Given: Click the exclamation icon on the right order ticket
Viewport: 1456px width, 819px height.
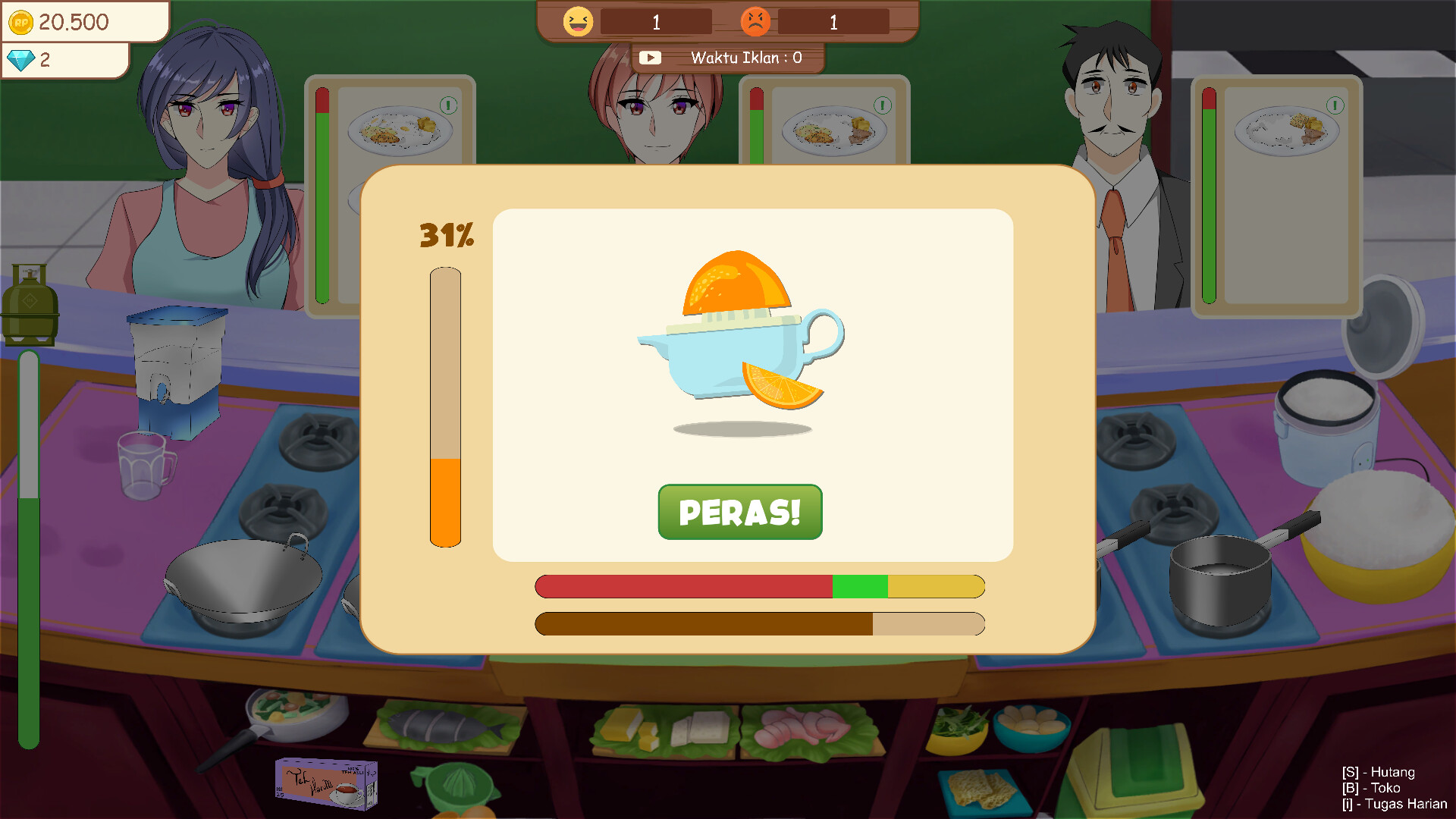Looking at the screenshot, I should pos(1335,106).
